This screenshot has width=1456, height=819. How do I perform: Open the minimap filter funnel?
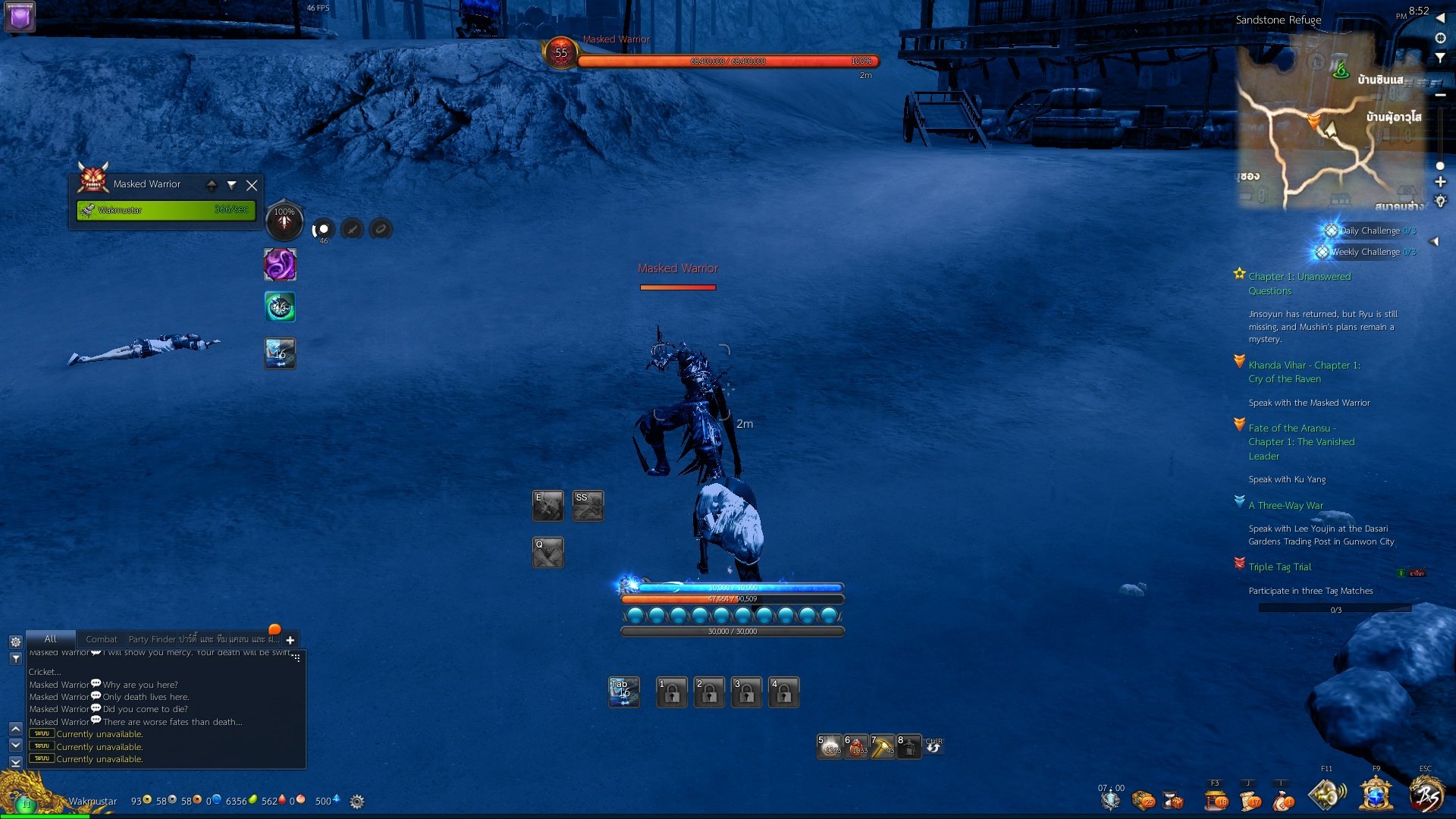[x=1440, y=58]
